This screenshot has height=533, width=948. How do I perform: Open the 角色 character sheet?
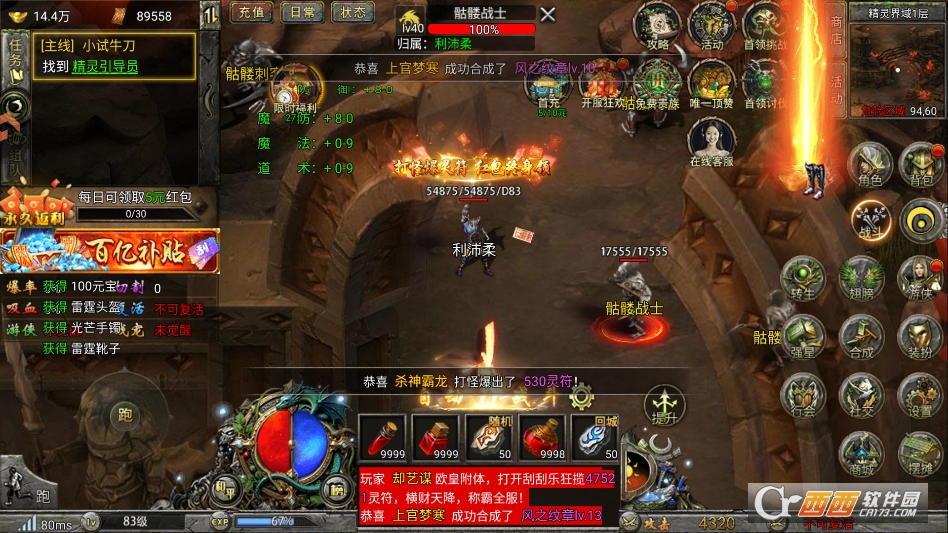[868, 164]
